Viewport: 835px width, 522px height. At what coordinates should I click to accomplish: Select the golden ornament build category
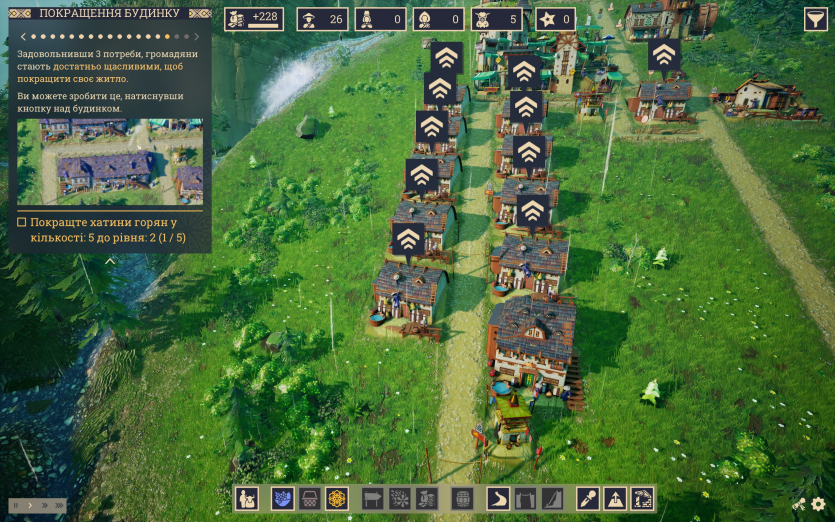337,498
